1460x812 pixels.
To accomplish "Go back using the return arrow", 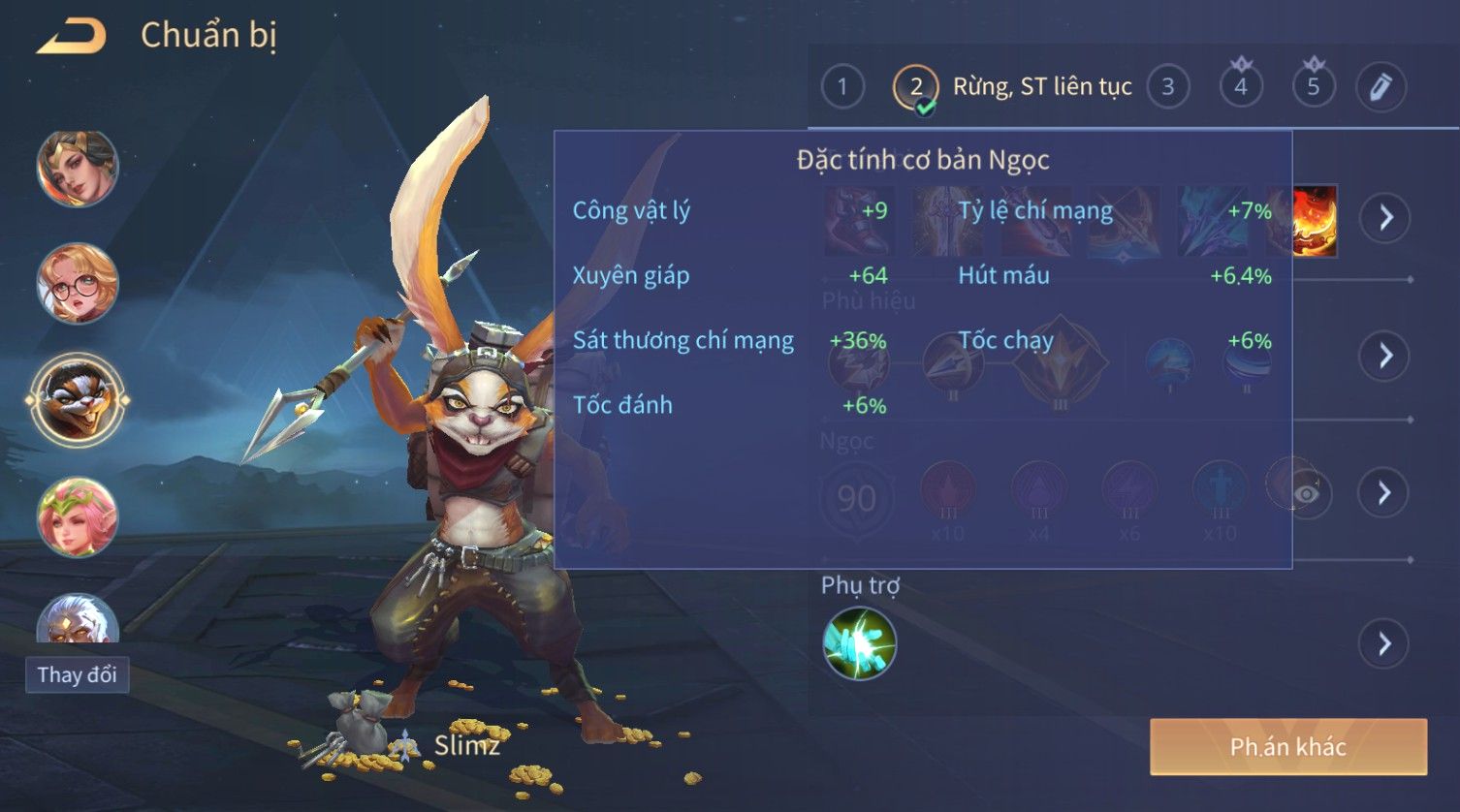I will tap(72, 38).
